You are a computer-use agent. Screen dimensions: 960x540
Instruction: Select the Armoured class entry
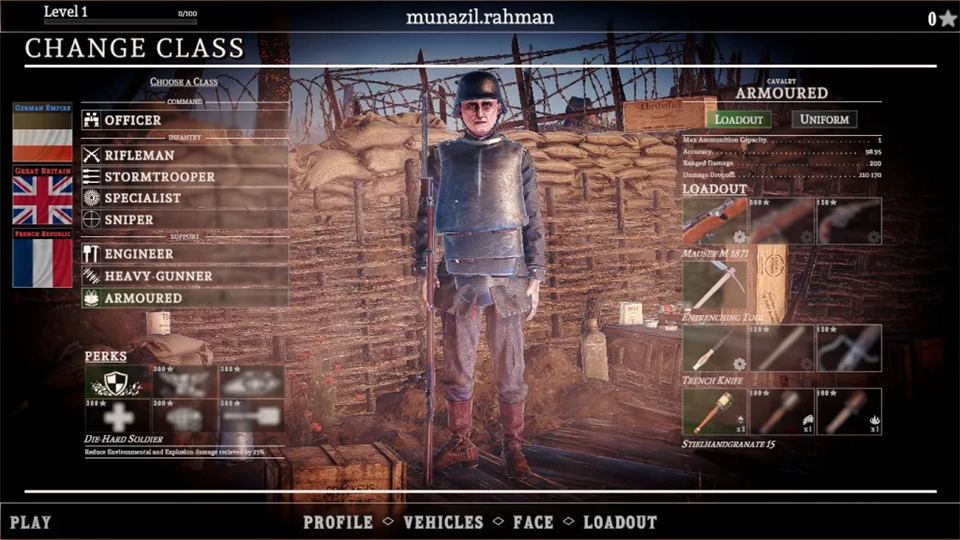point(185,298)
